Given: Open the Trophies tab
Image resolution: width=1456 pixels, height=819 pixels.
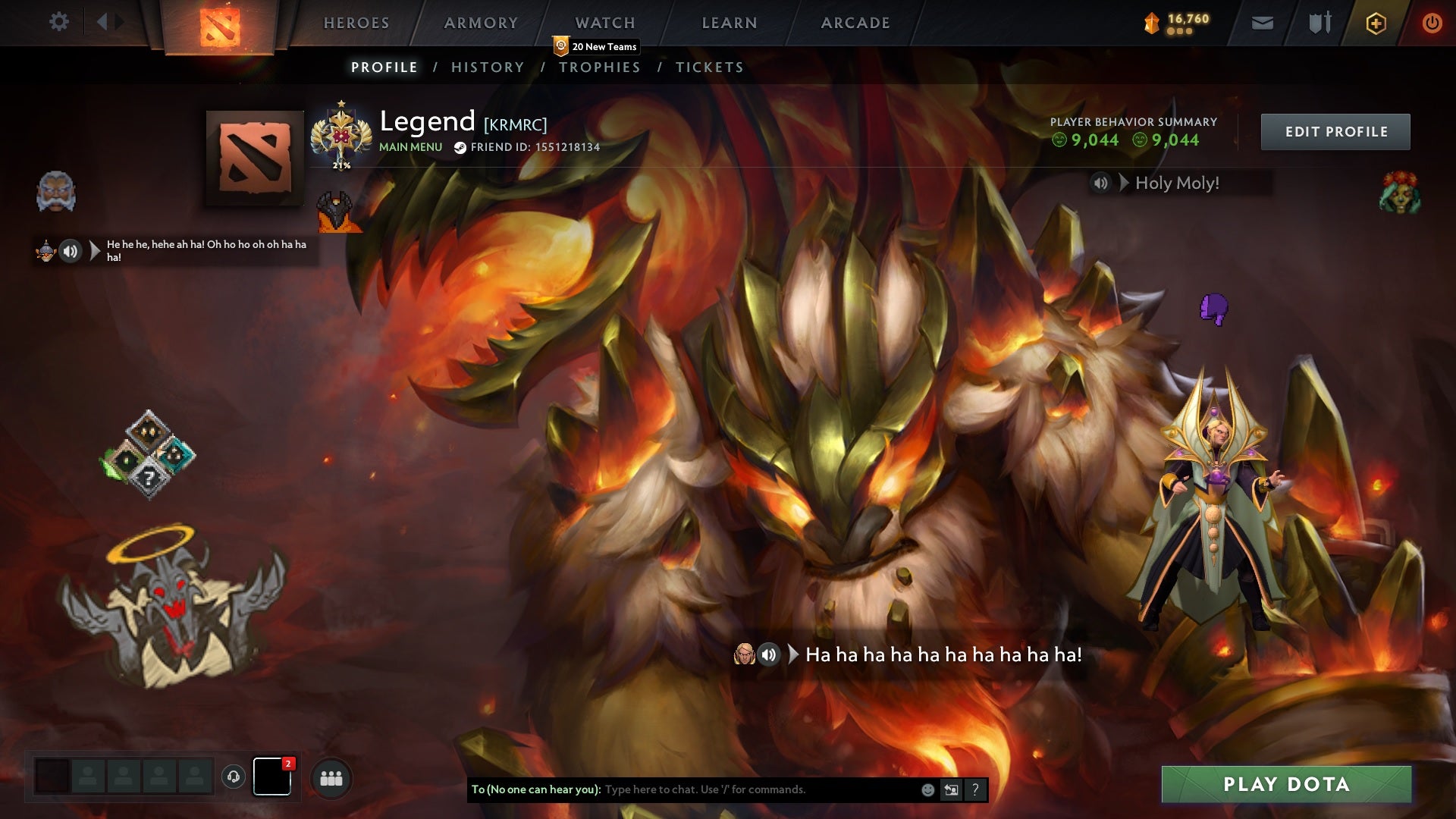Looking at the screenshot, I should [599, 67].
